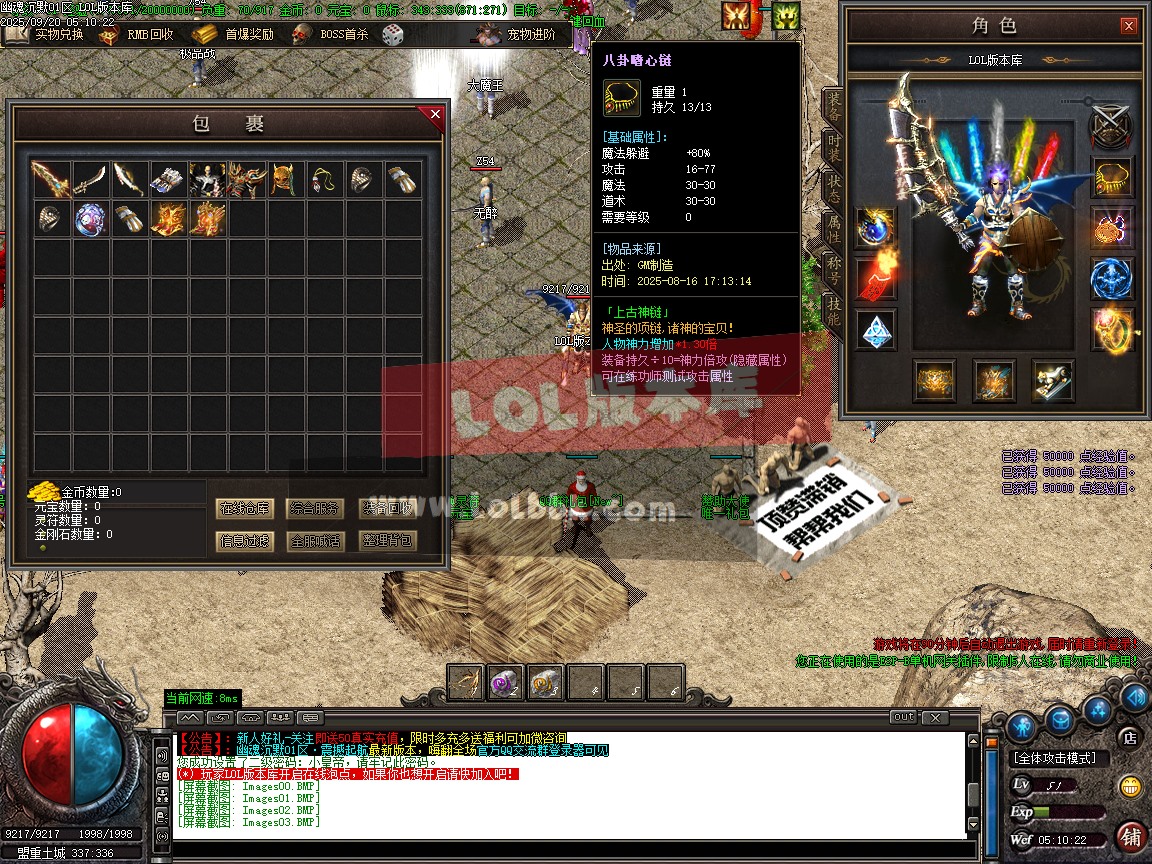Open the 在线仓库 online warehouse
1152x864 pixels.
click(244, 508)
